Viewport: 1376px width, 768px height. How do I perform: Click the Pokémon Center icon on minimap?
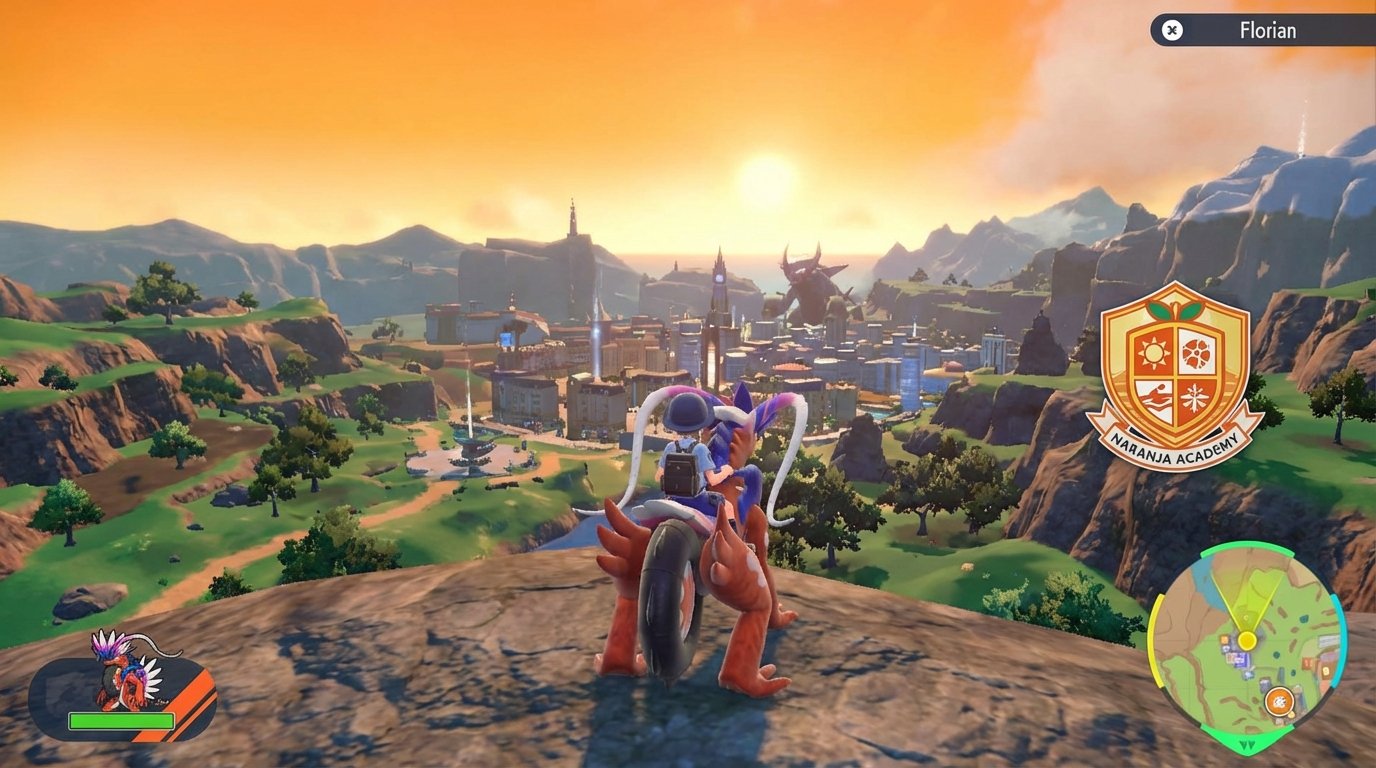(1279, 701)
